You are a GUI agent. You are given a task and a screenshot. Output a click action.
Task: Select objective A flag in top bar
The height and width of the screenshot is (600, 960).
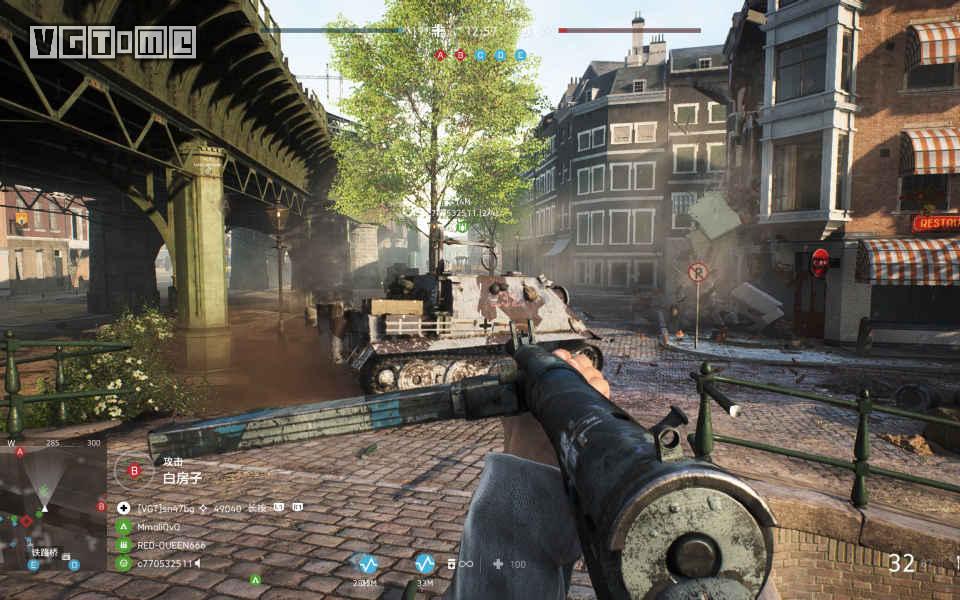(440, 55)
